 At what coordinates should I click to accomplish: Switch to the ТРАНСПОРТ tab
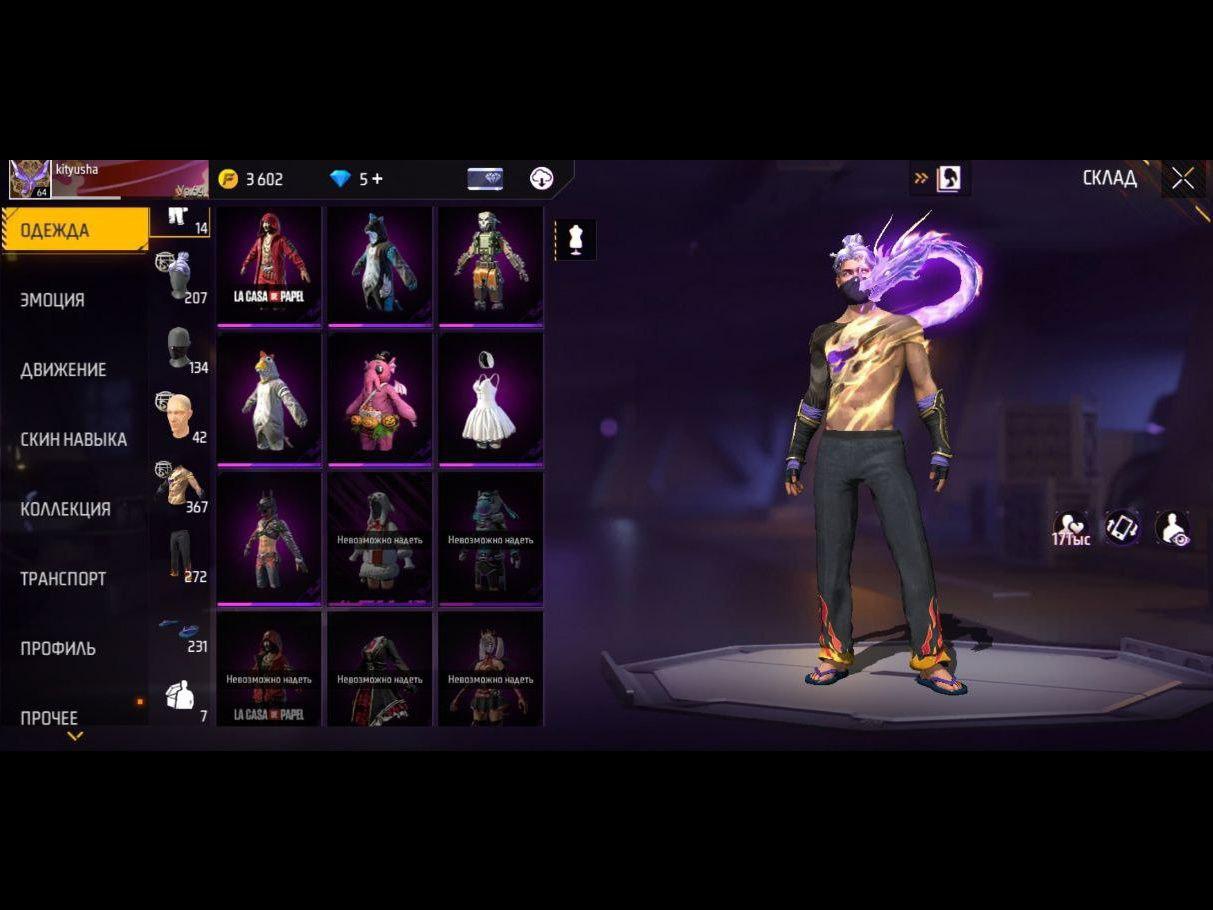click(x=63, y=579)
